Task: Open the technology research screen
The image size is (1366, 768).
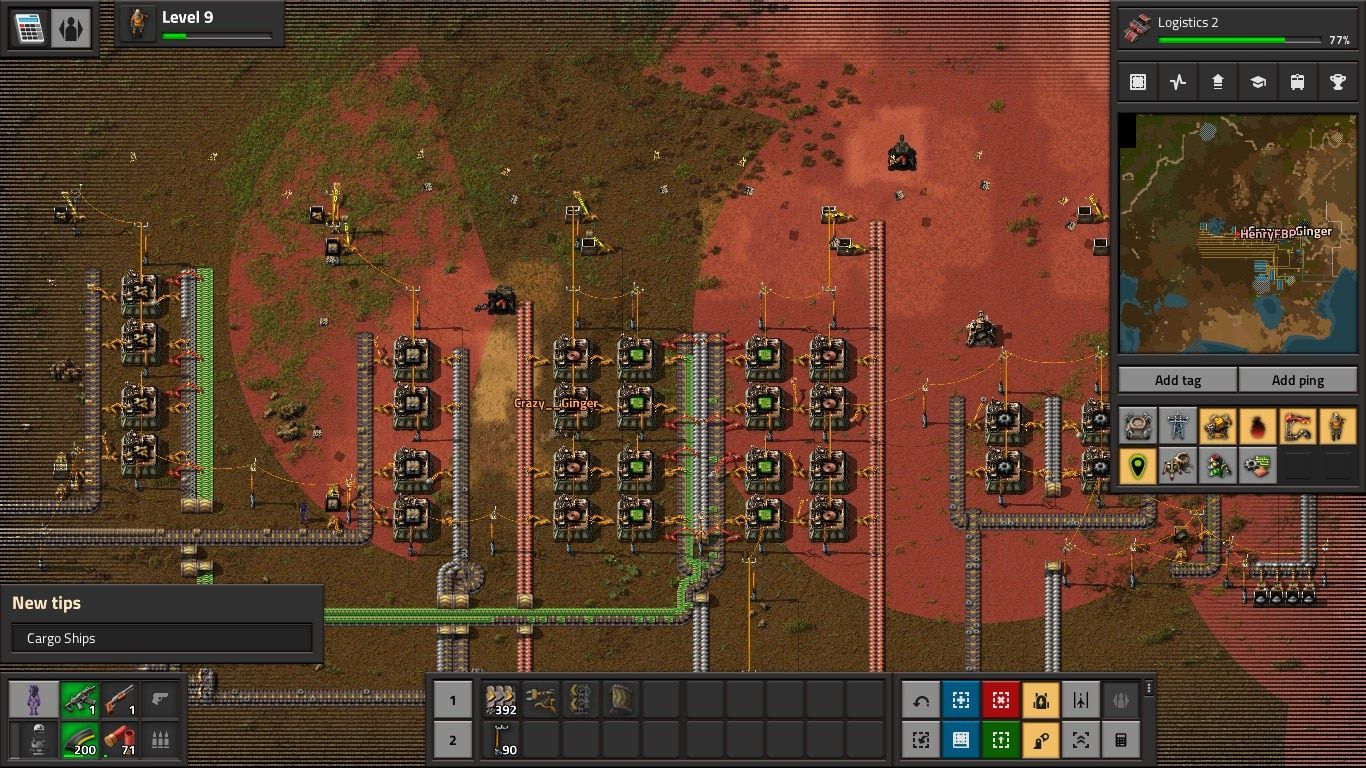Action: pos(1257,81)
